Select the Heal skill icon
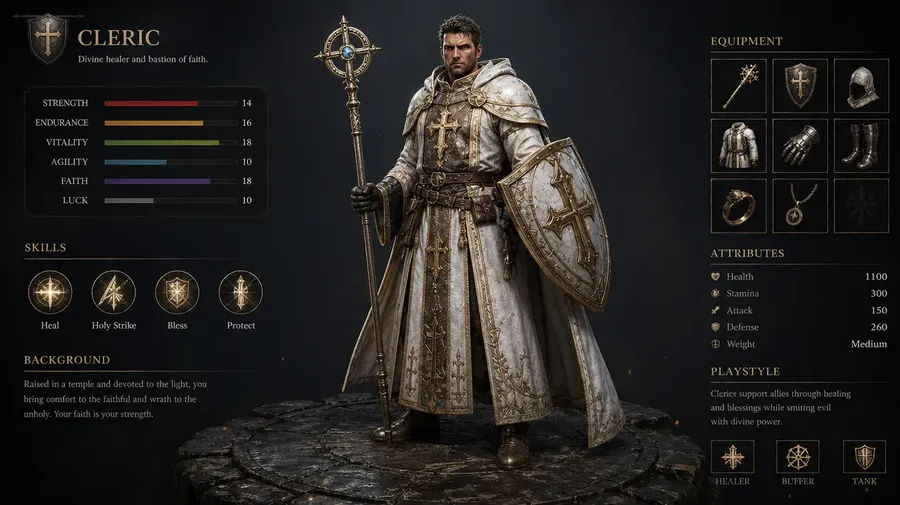Viewport: 900px width, 505px height. click(50, 292)
